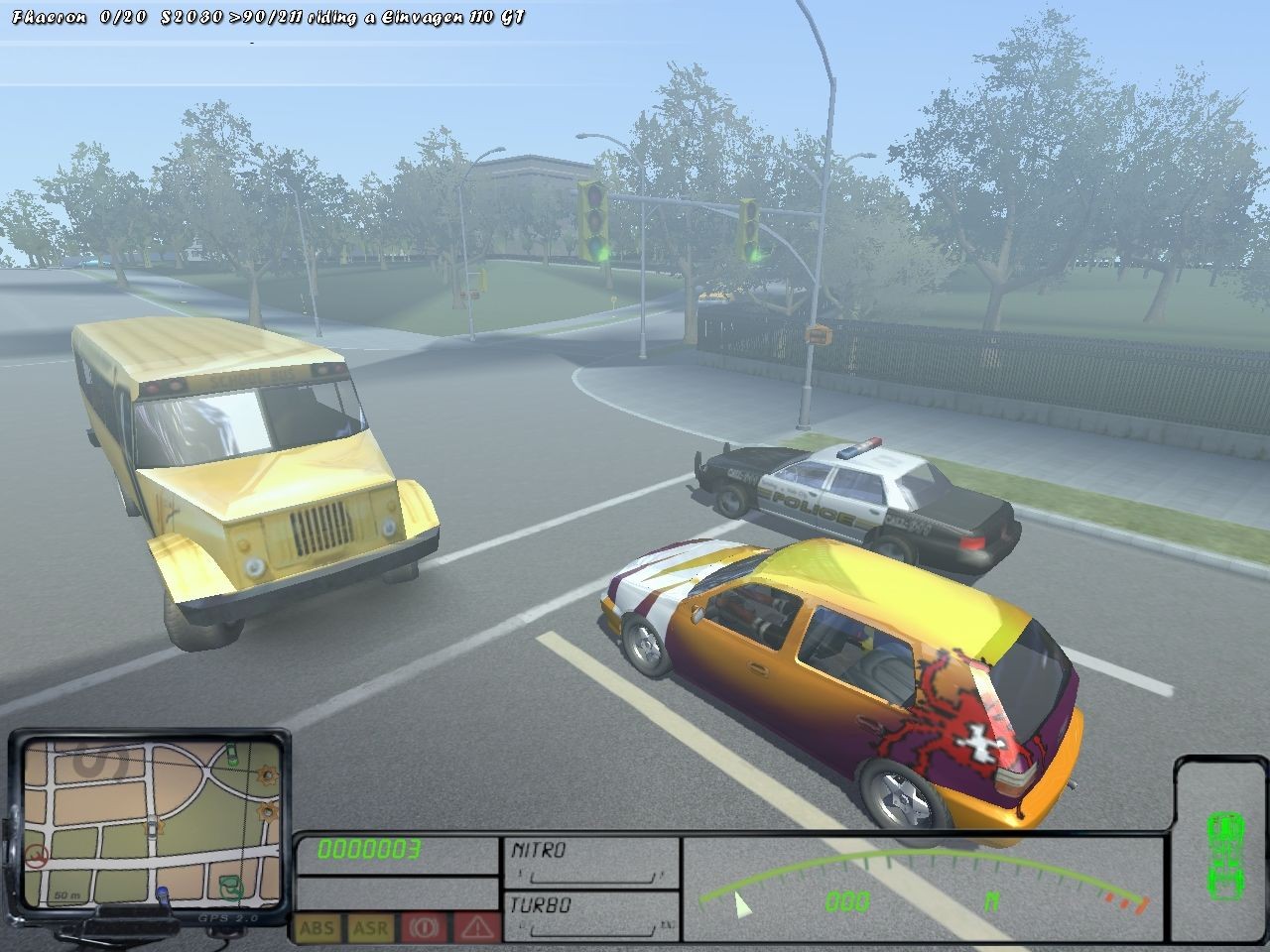Open the GPS minimap
The image size is (1270, 952).
pos(149,814)
